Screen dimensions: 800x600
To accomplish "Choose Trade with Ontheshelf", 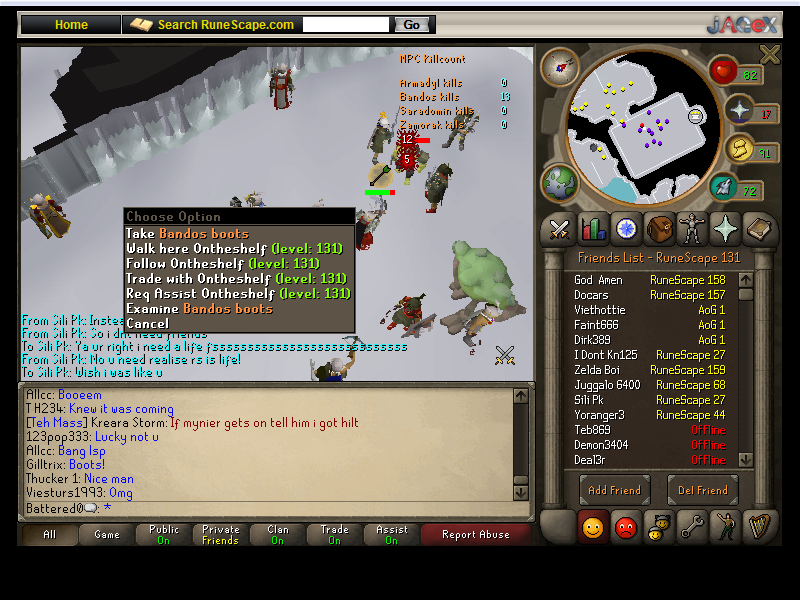I will 237,278.
